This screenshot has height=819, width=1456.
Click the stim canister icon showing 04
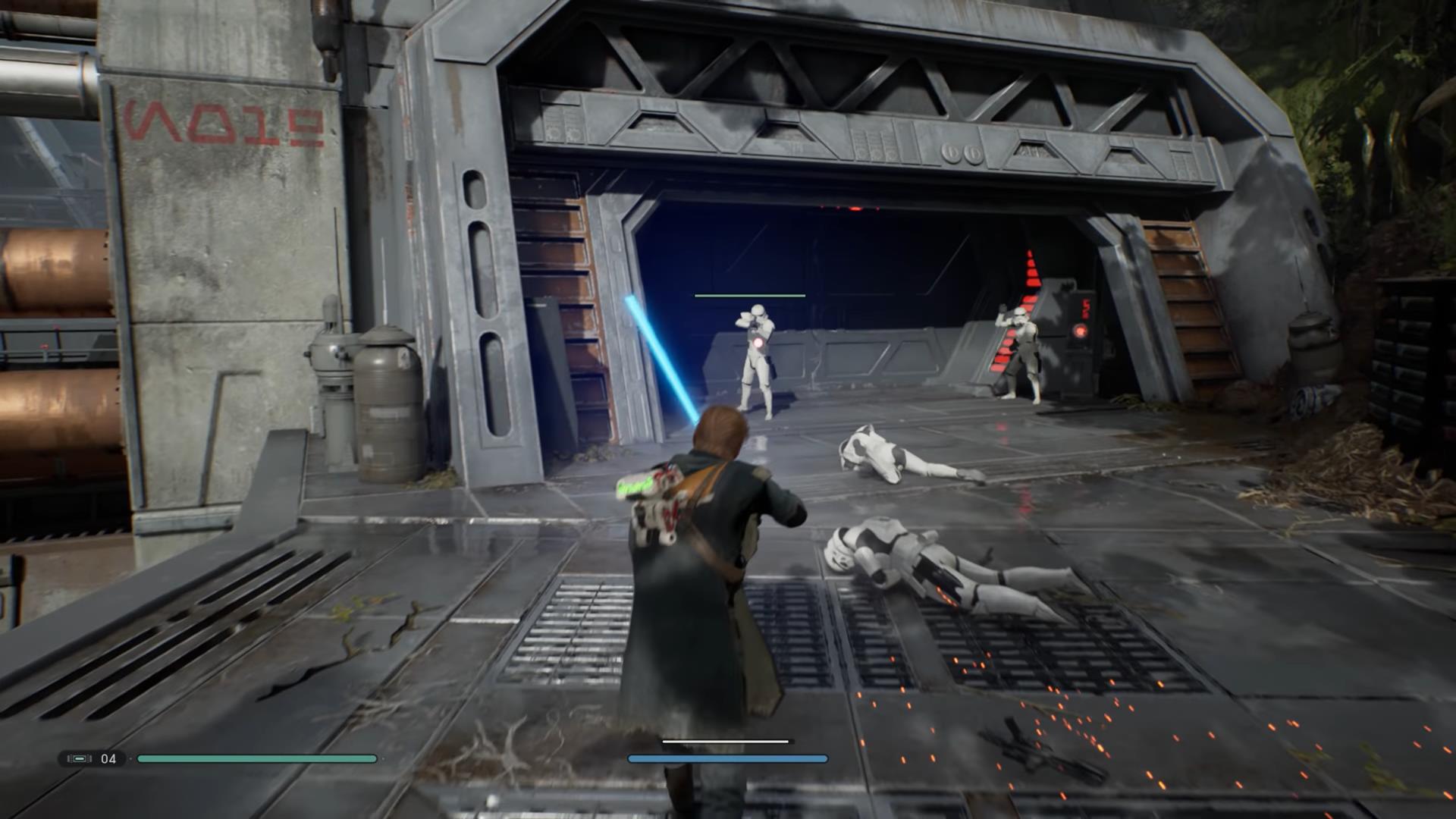tap(80, 758)
